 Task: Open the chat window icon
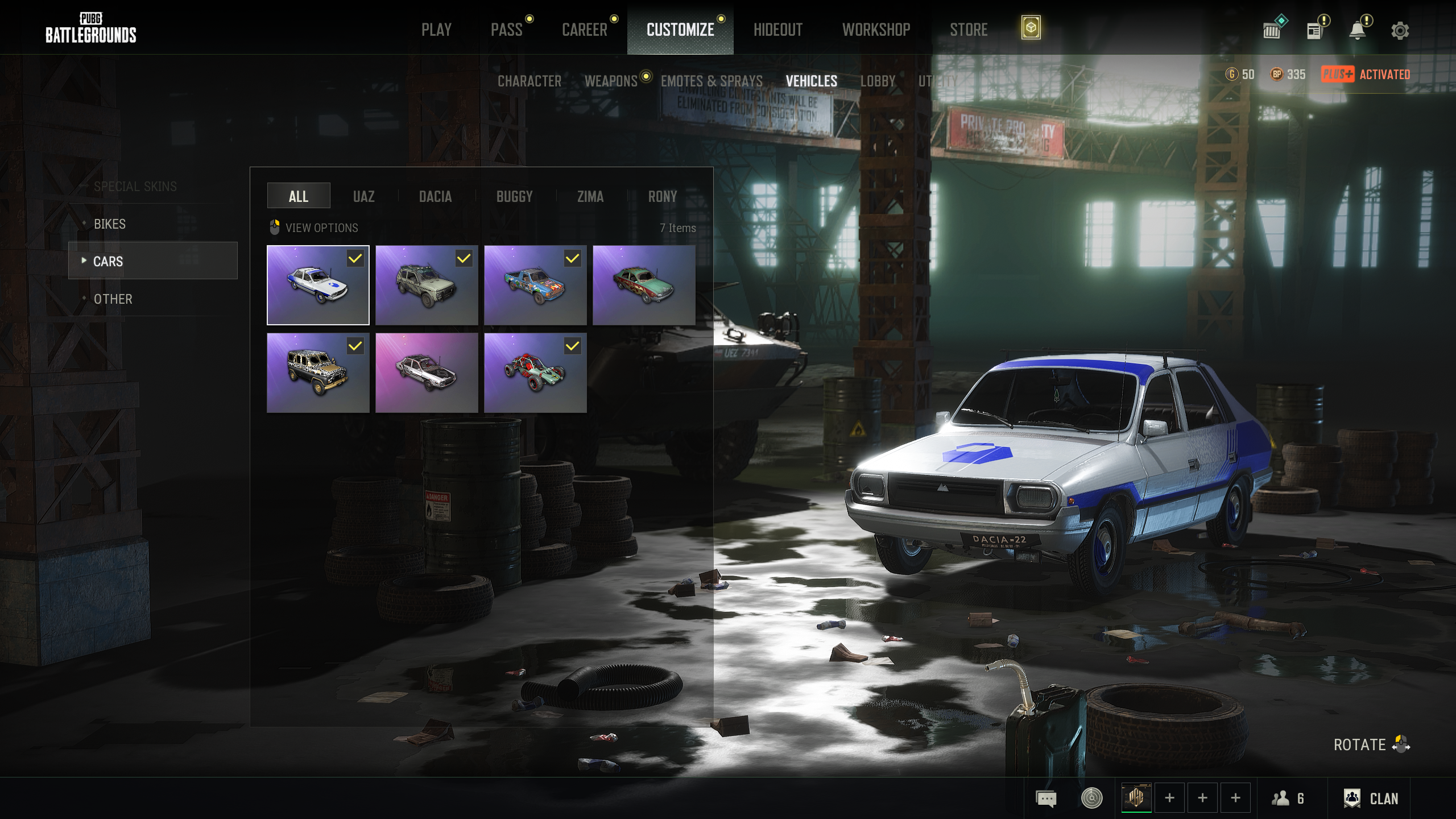(1046, 799)
